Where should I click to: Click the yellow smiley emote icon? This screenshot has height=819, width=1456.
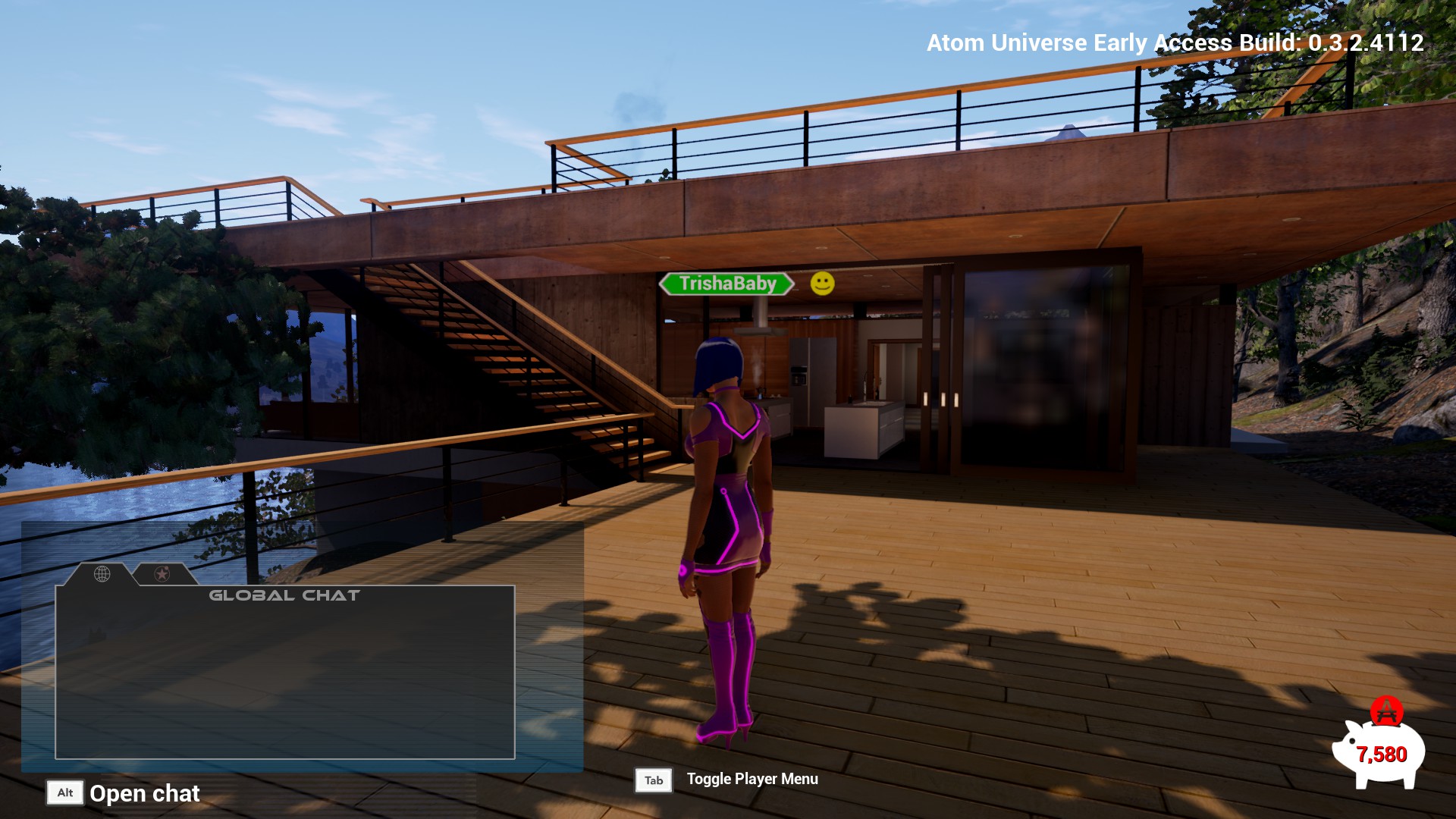(x=822, y=284)
